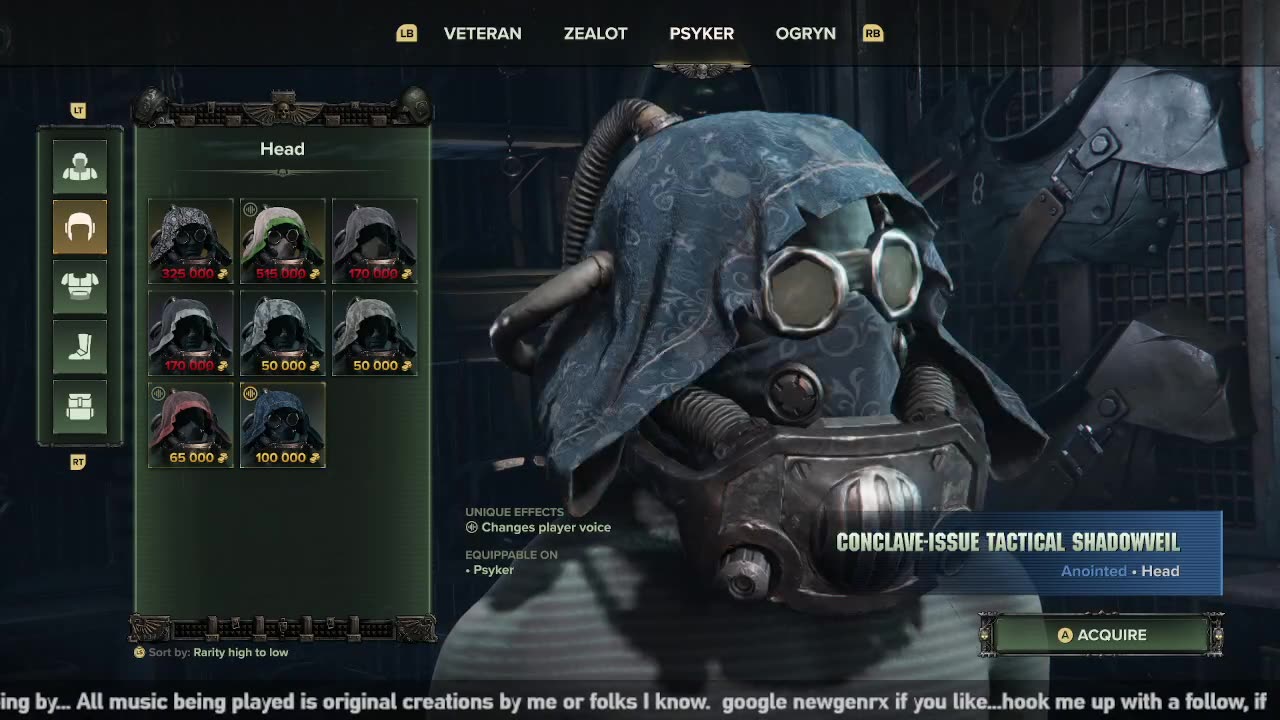The height and width of the screenshot is (720, 1280).
Task: Choose the full outfit set category
Action: click(80, 167)
